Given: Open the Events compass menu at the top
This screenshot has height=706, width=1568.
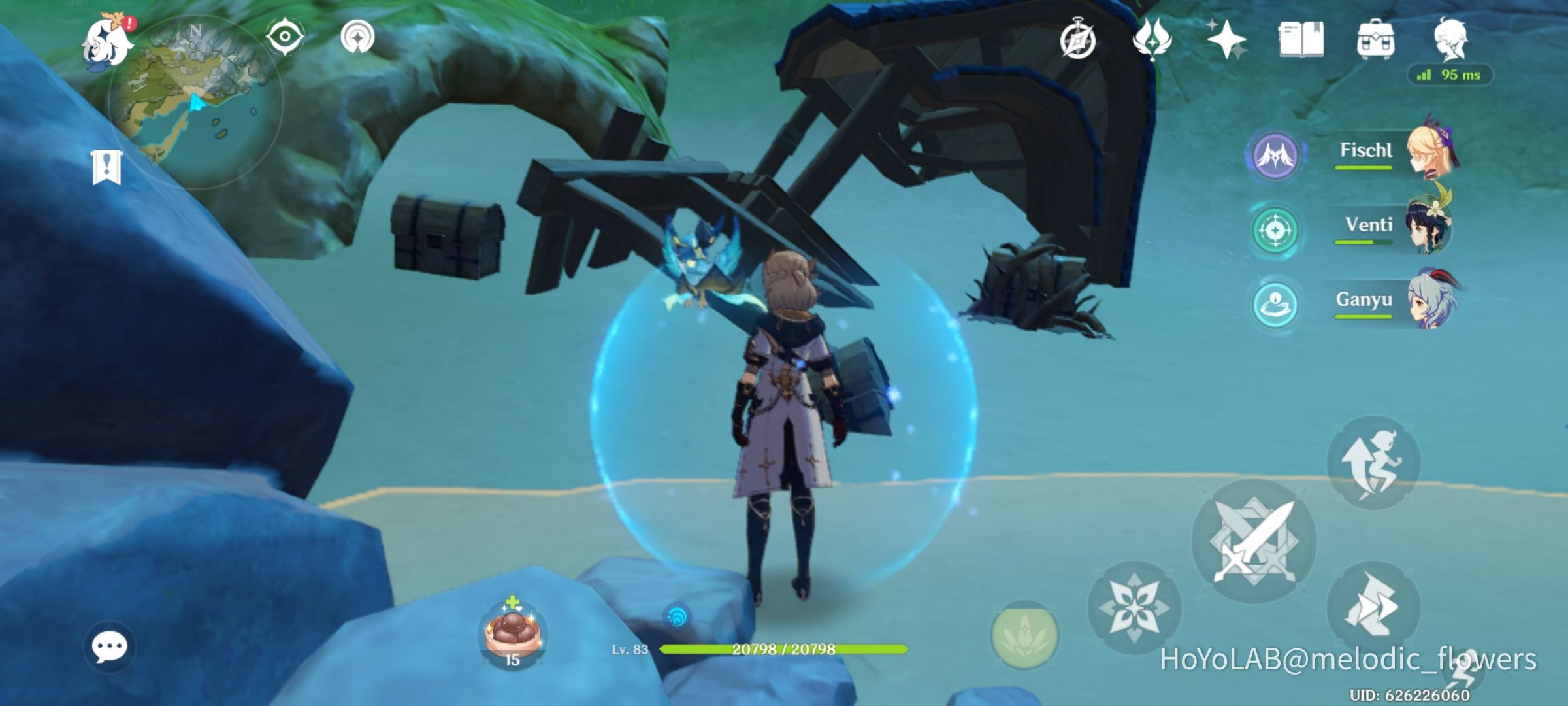Looking at the screenshot, I should pos(1079,41).
